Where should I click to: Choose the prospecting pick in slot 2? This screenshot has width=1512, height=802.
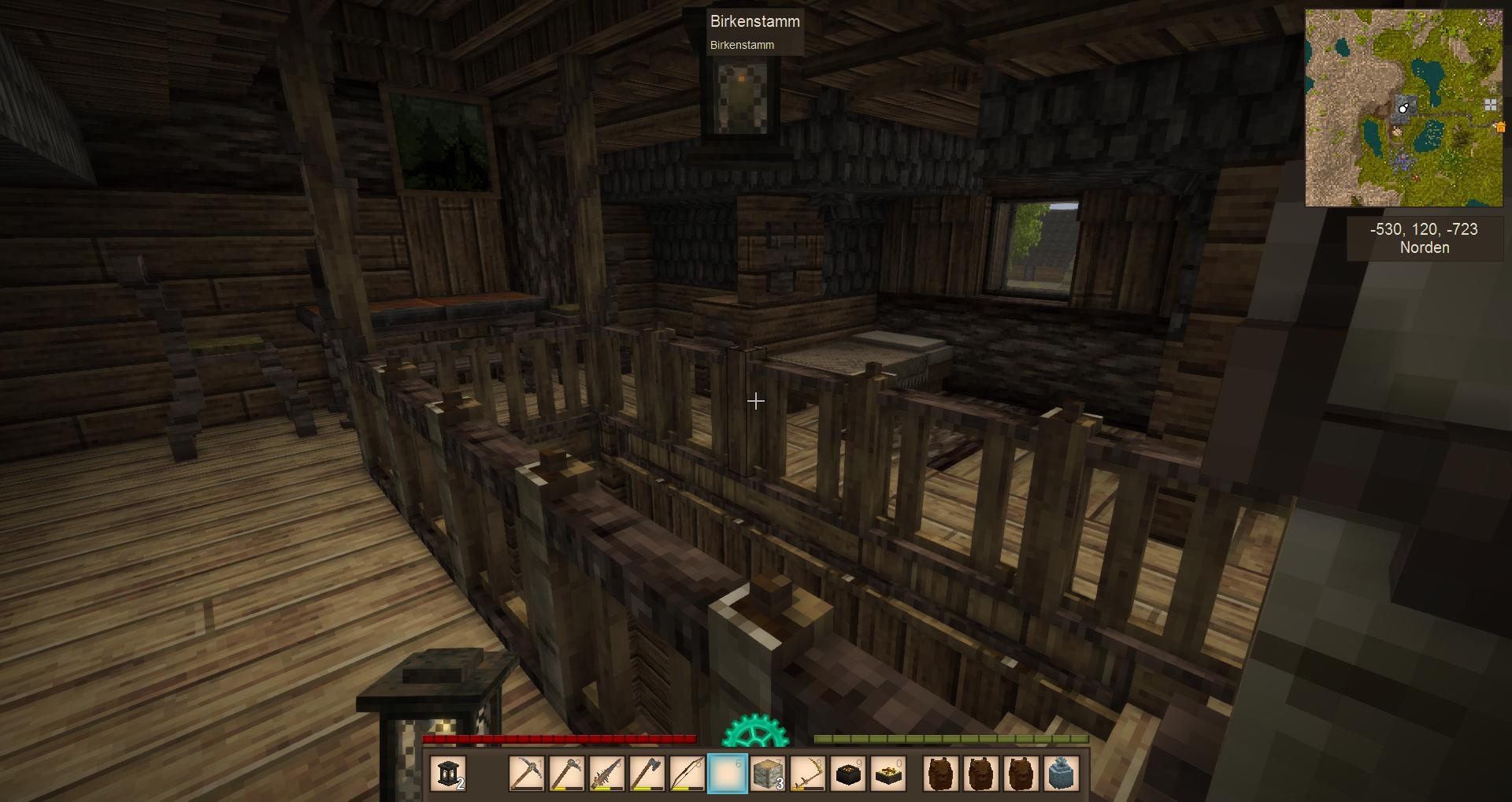pos(567,774)
